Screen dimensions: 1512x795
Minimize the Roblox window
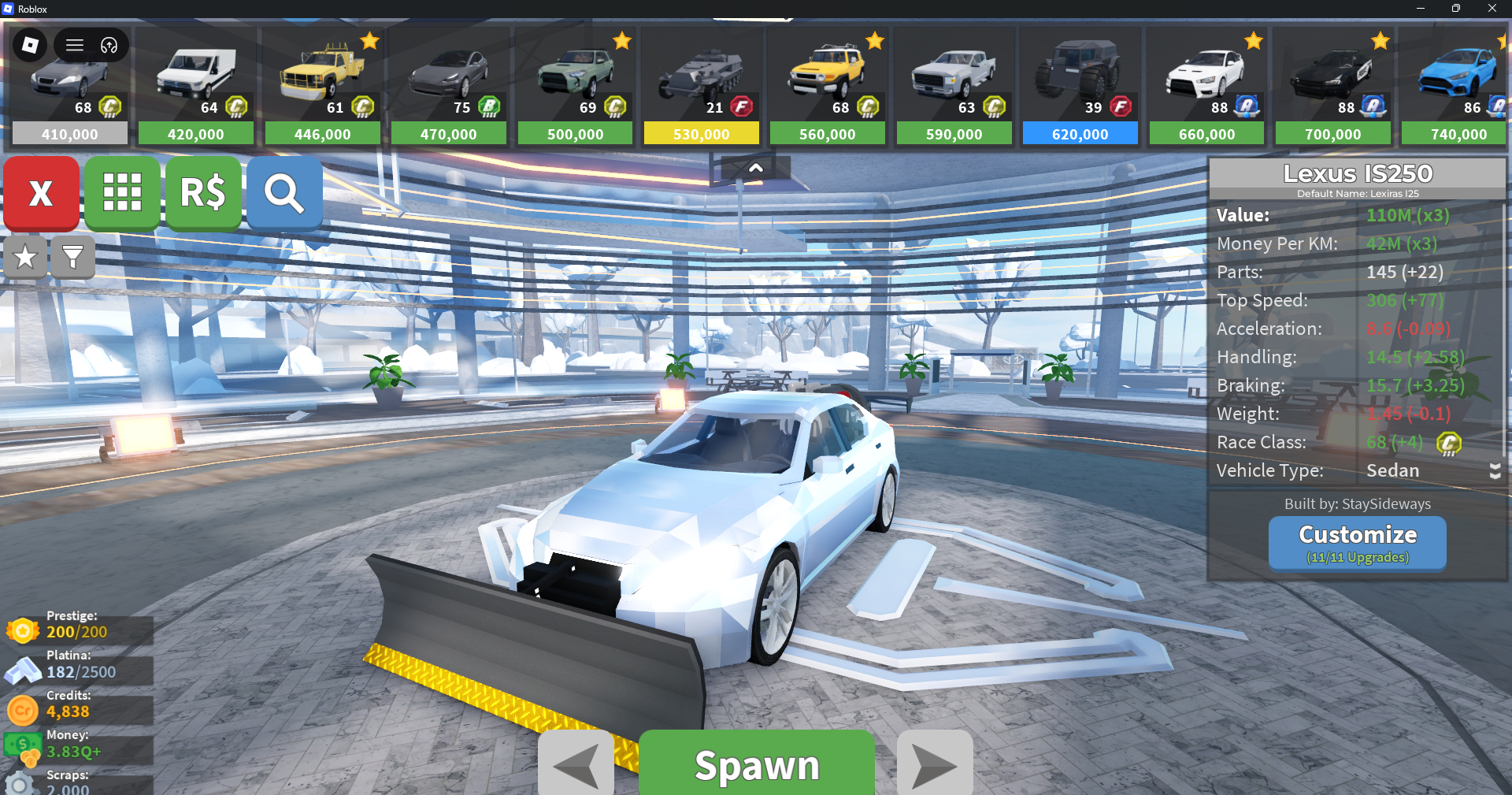[1420, 9]
